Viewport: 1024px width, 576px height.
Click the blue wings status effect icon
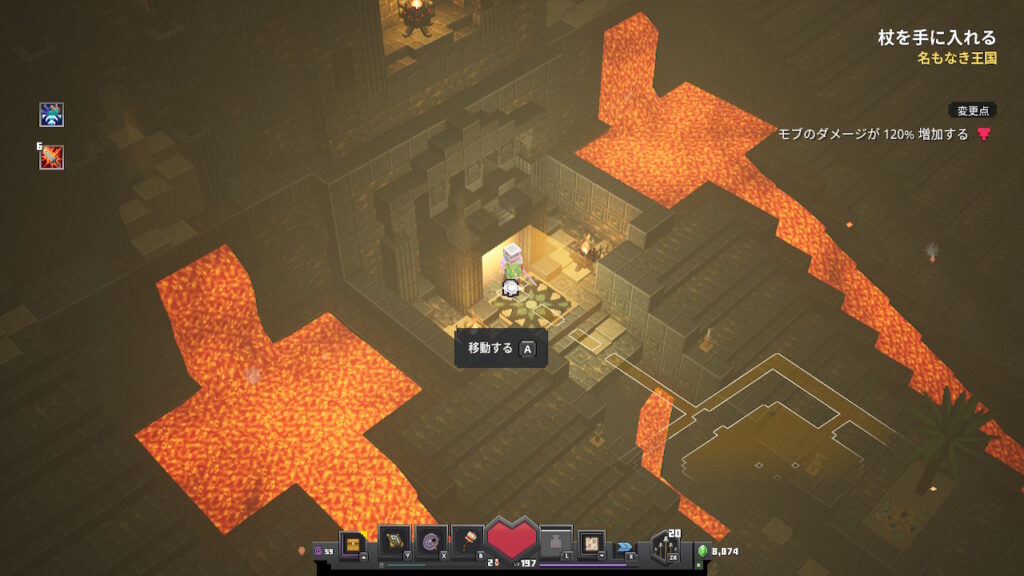[52, 115]
